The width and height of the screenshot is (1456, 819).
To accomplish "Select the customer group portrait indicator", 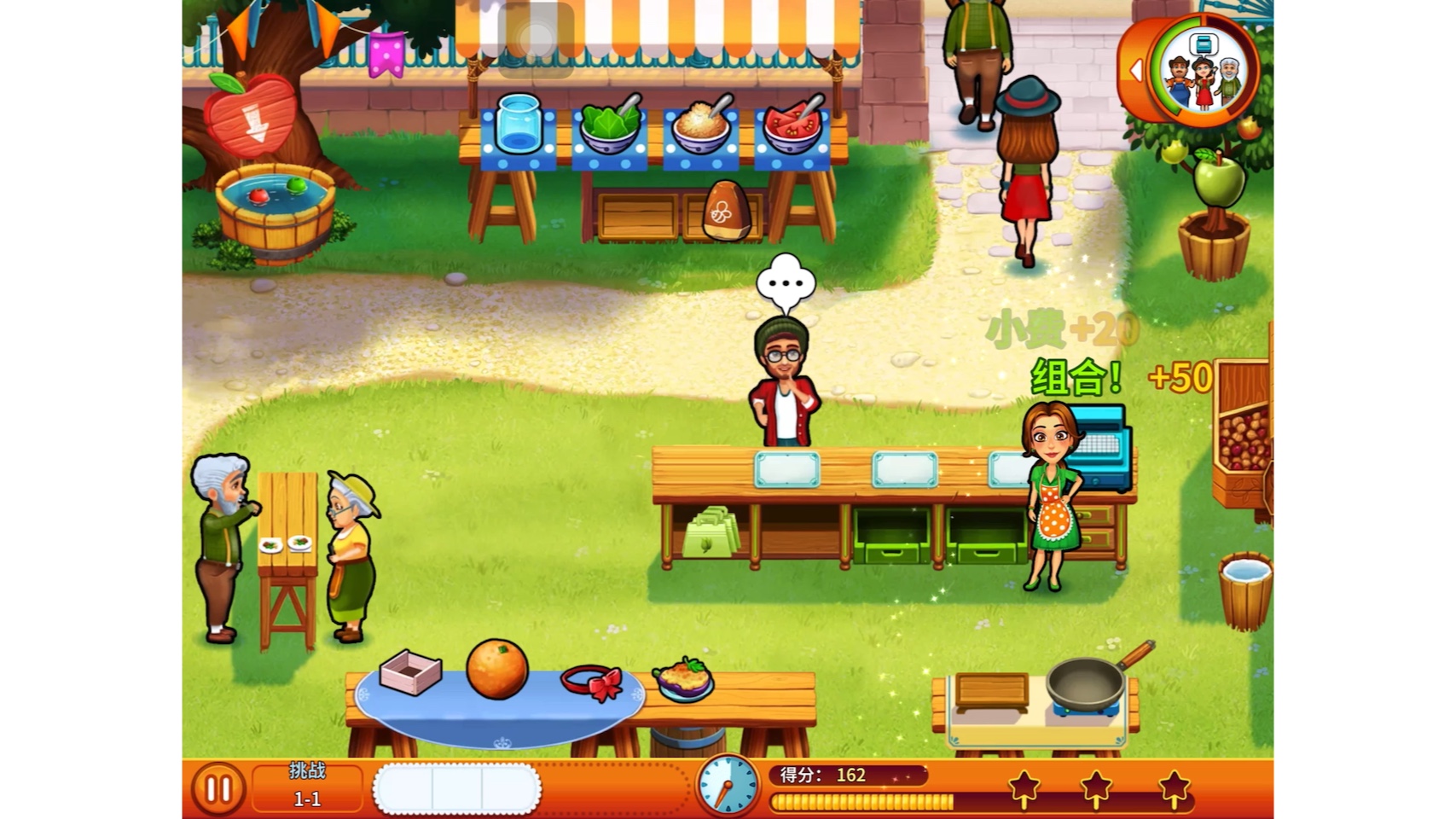I will click(x=1204, y=72).
